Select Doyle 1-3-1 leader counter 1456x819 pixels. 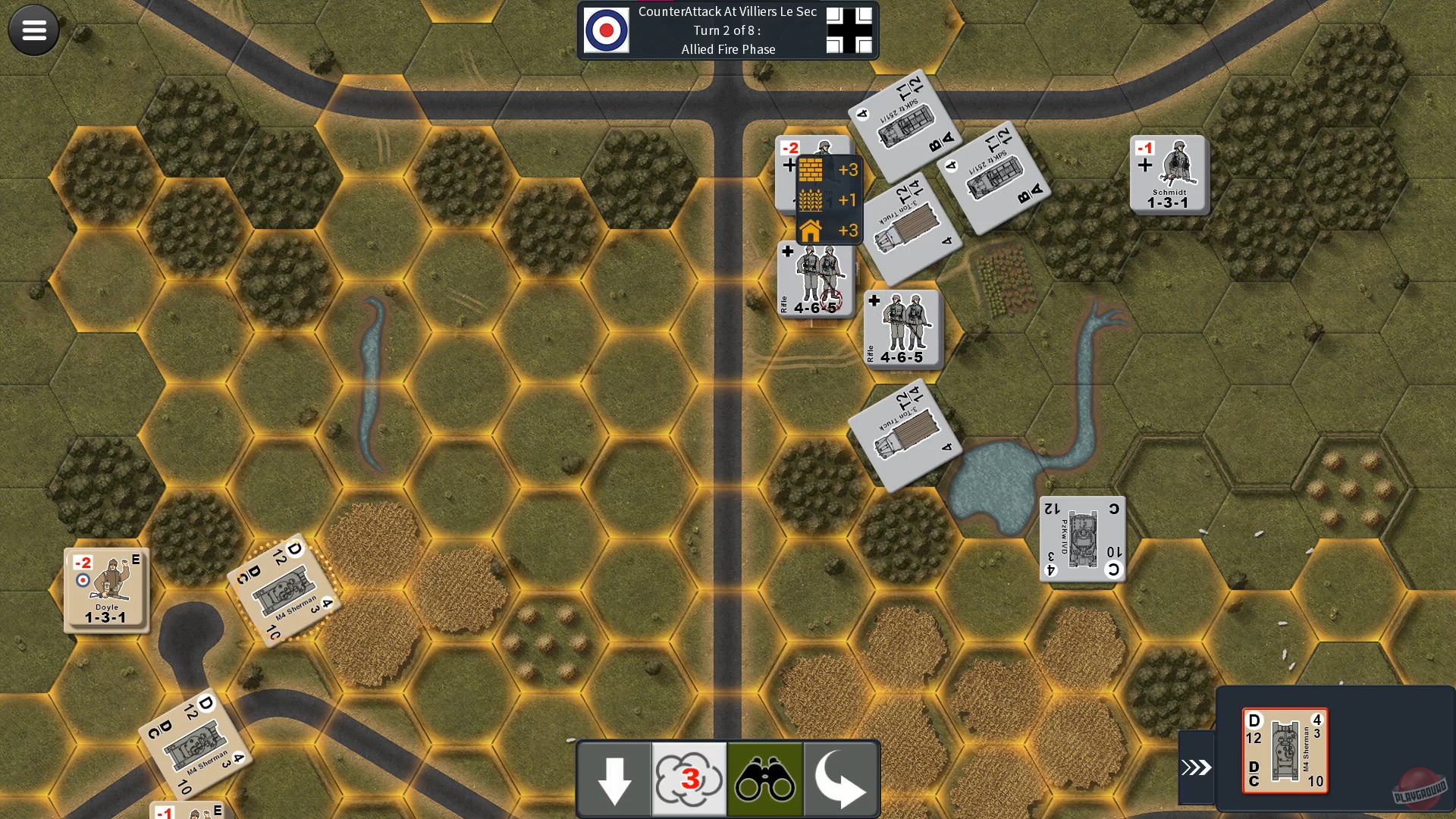(x=106, y=591)
